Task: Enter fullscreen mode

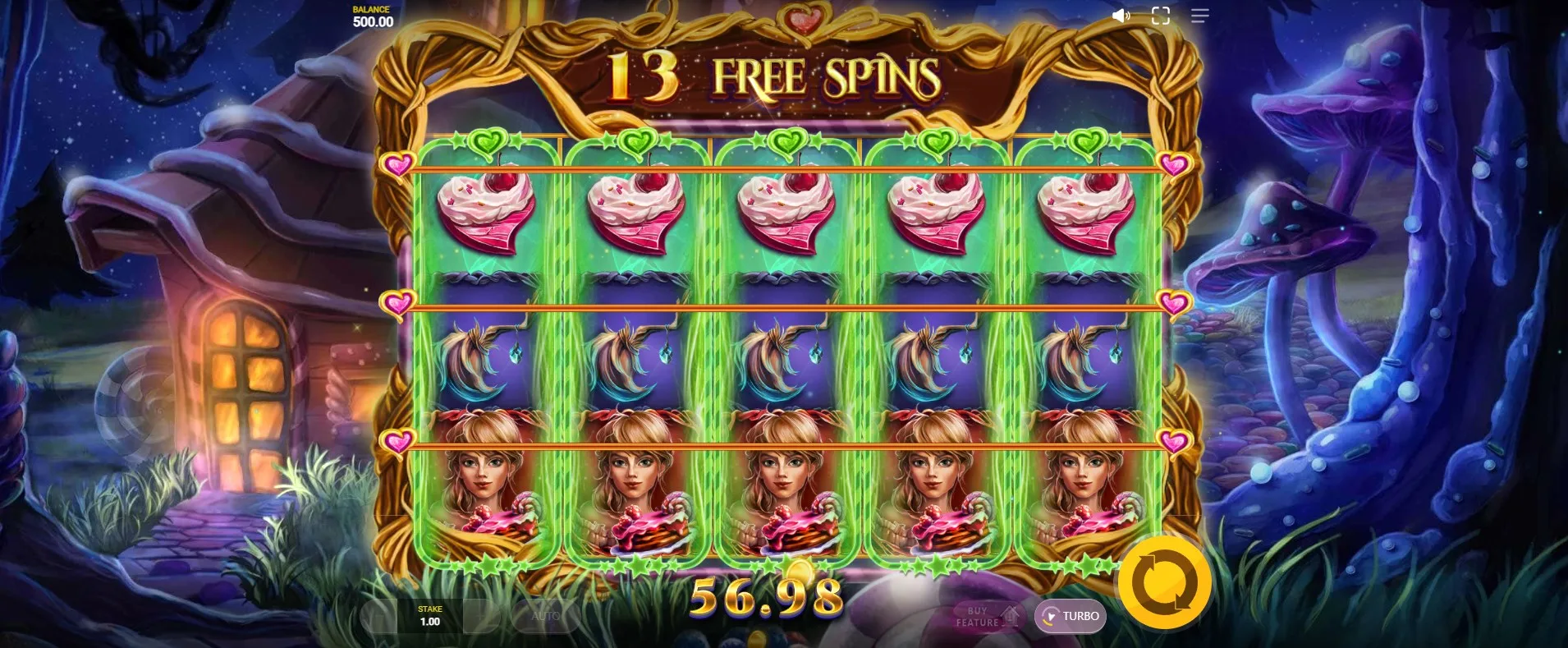Action: [1160, 16]
